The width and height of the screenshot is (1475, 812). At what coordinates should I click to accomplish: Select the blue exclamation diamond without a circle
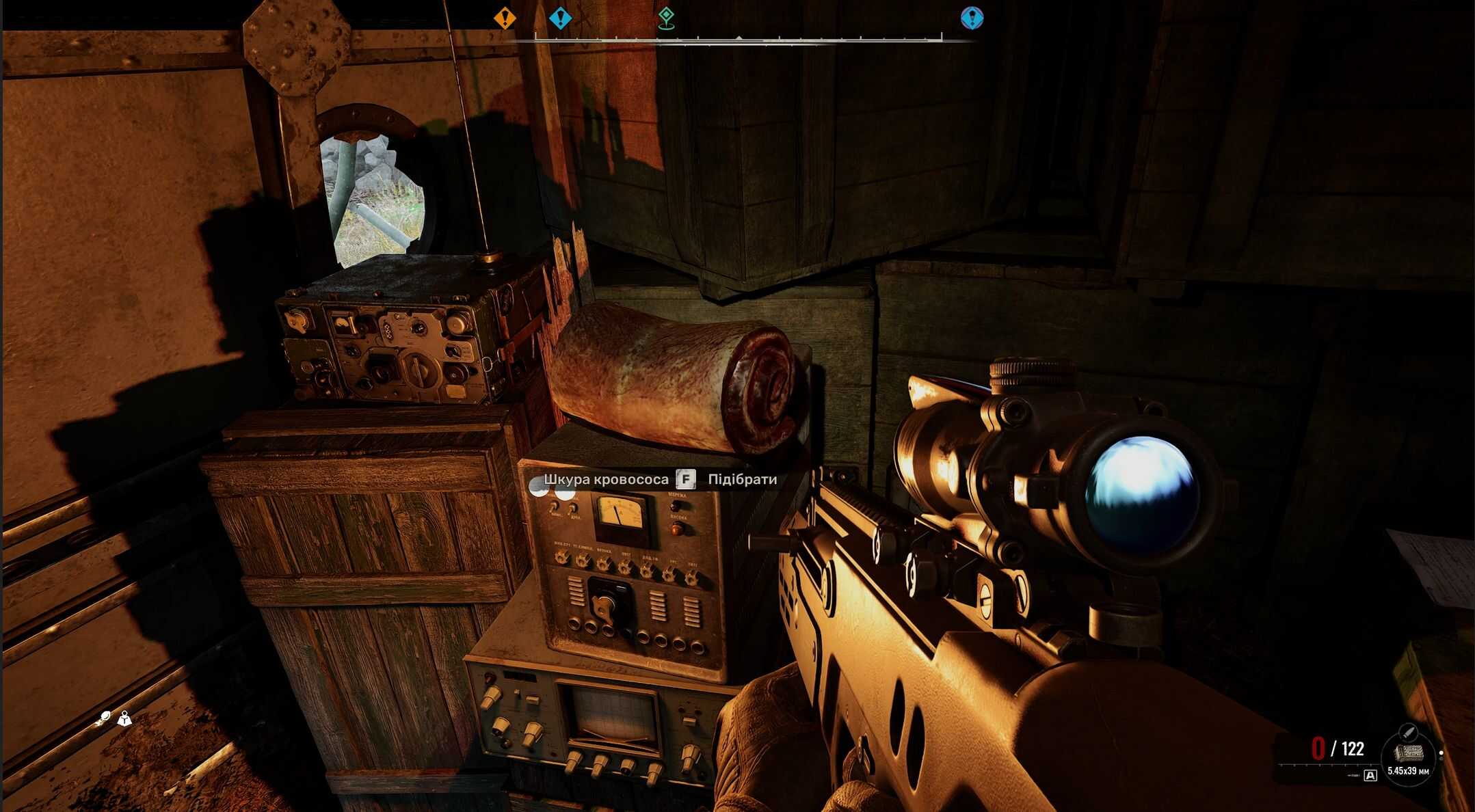coord(560,18)
